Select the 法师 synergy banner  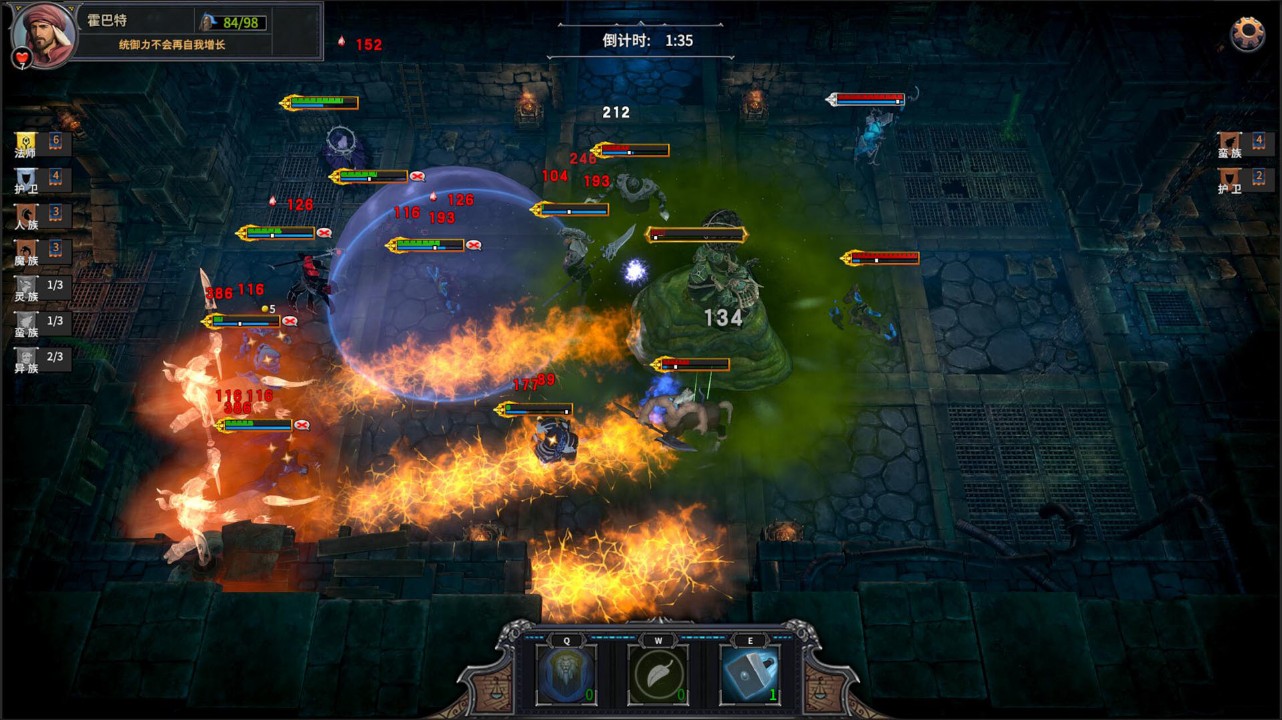coord(40,144)
